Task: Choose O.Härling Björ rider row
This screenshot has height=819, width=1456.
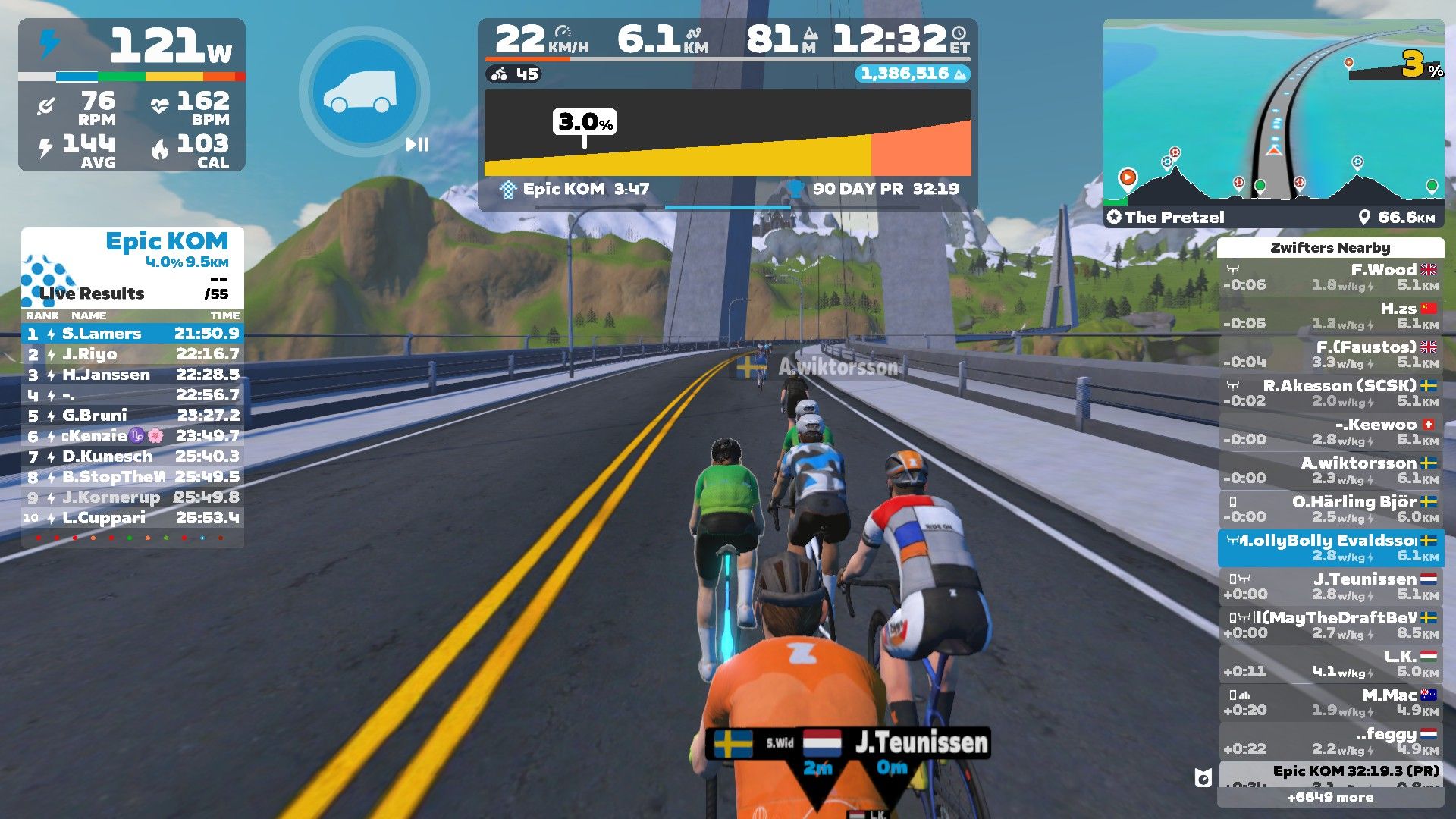Action: (1331, 509)
